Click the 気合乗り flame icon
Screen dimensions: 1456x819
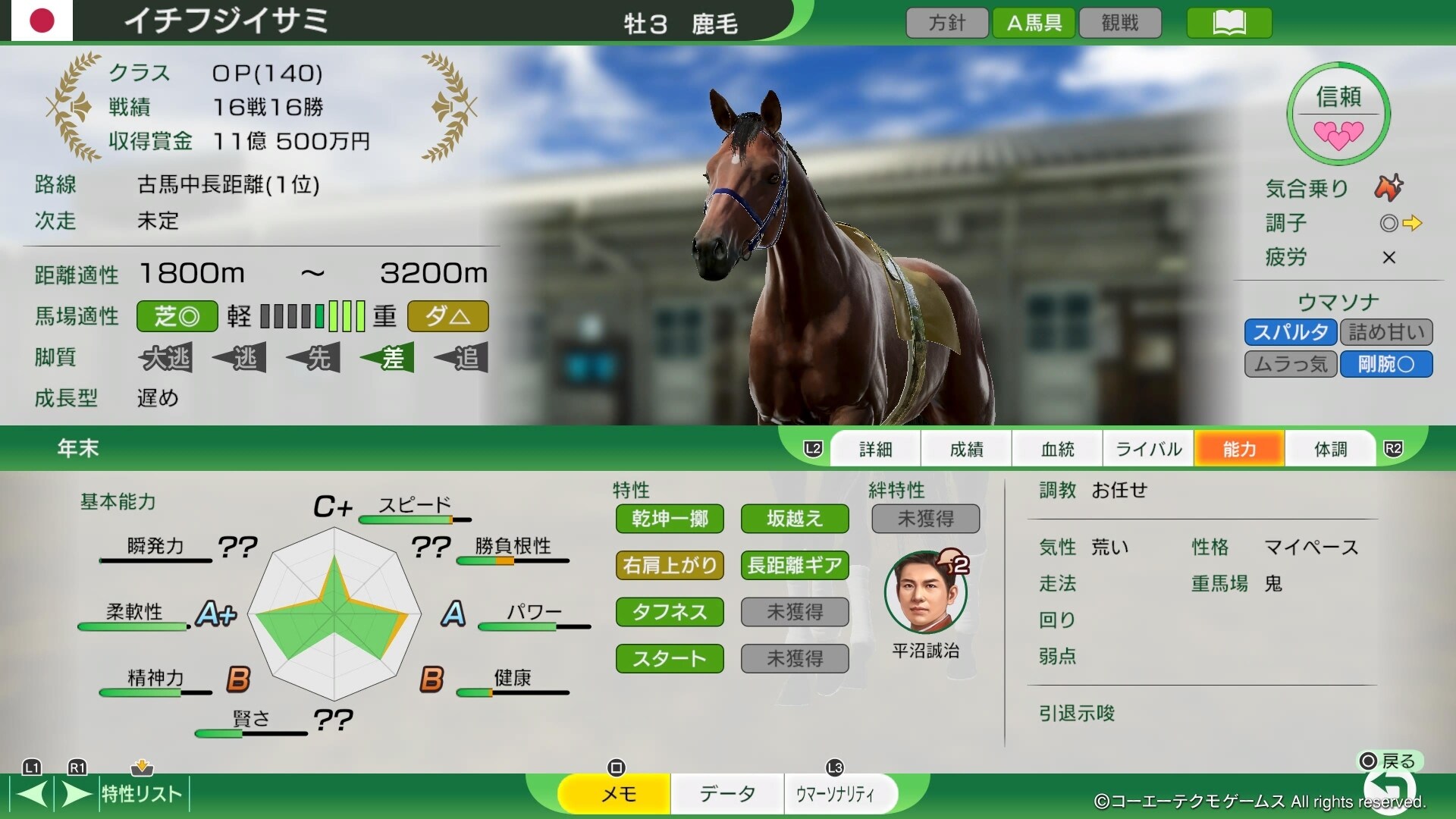point(1391,188)
